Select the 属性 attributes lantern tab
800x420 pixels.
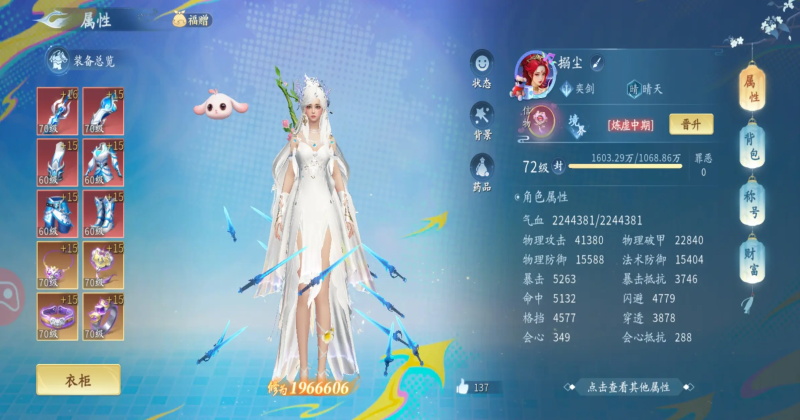click(x=751, y=88)
